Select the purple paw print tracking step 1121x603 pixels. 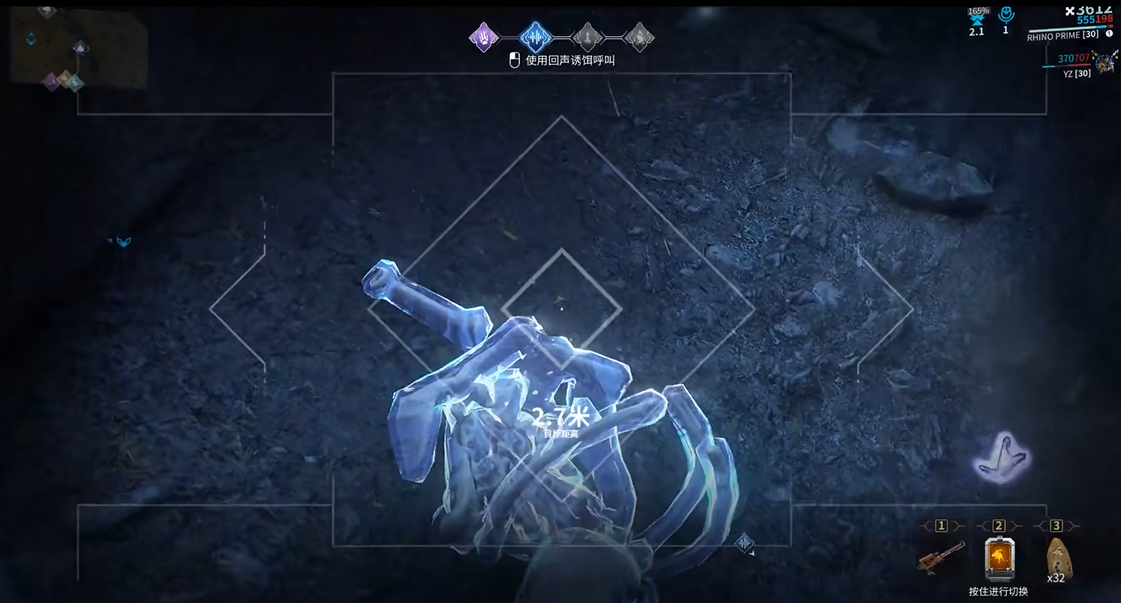click(484, 38)
